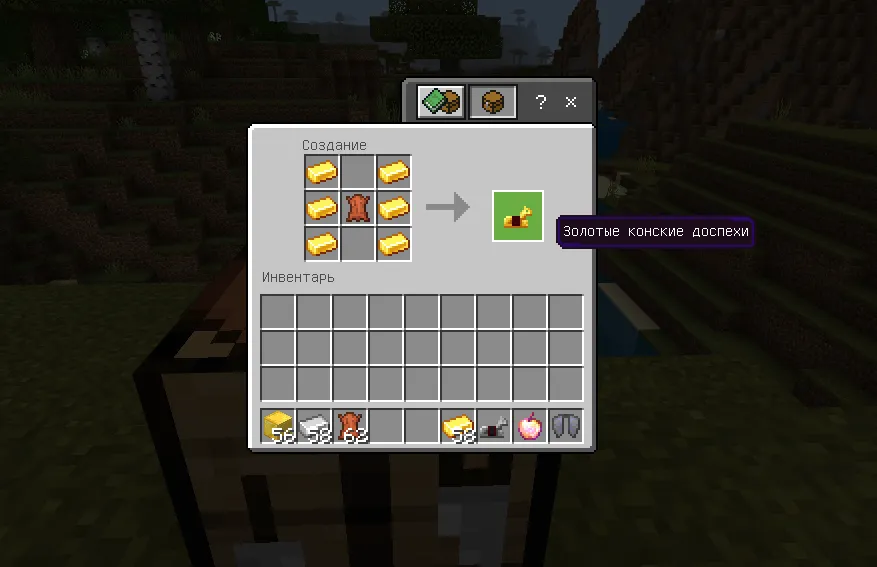This screenshot has height=567, width=877.
Task: Close the crafting window
Action: (x=571, y=102)
